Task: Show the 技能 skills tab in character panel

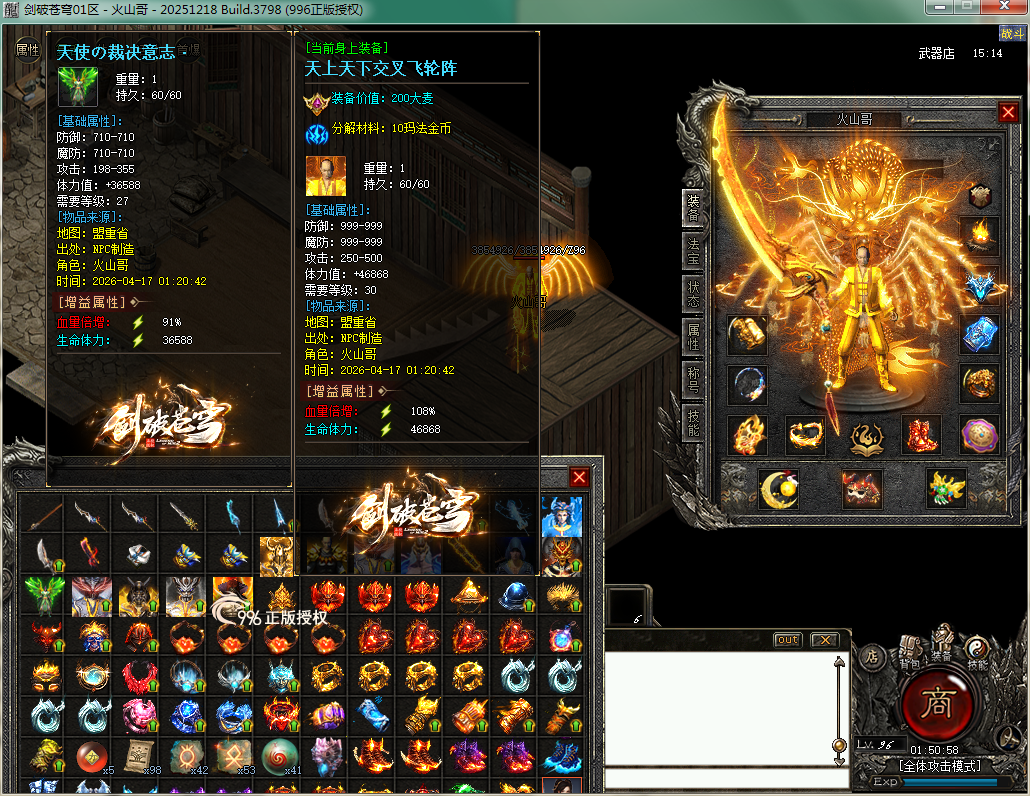Action: click(693, 425)
